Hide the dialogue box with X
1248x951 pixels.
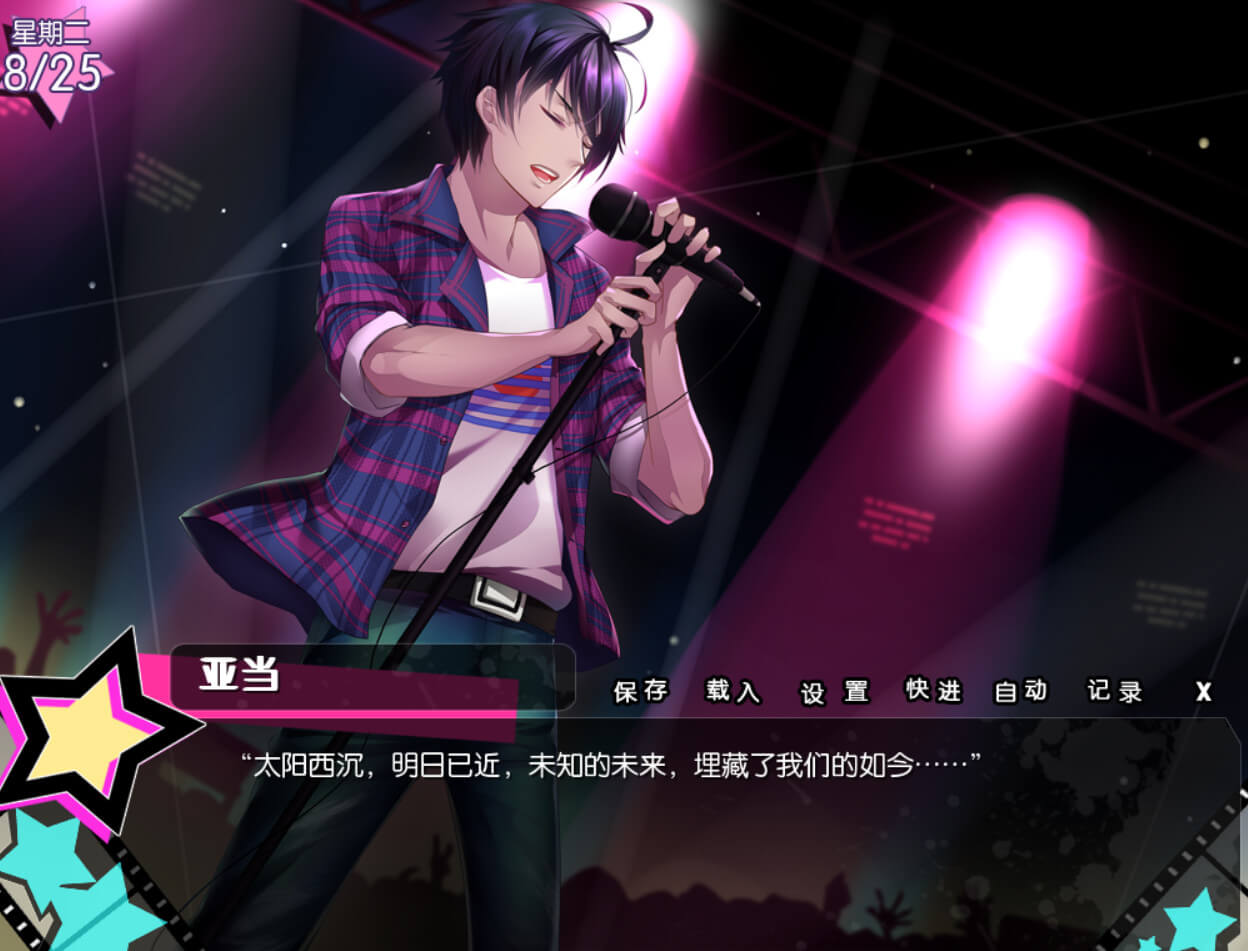pos(1204,692)
